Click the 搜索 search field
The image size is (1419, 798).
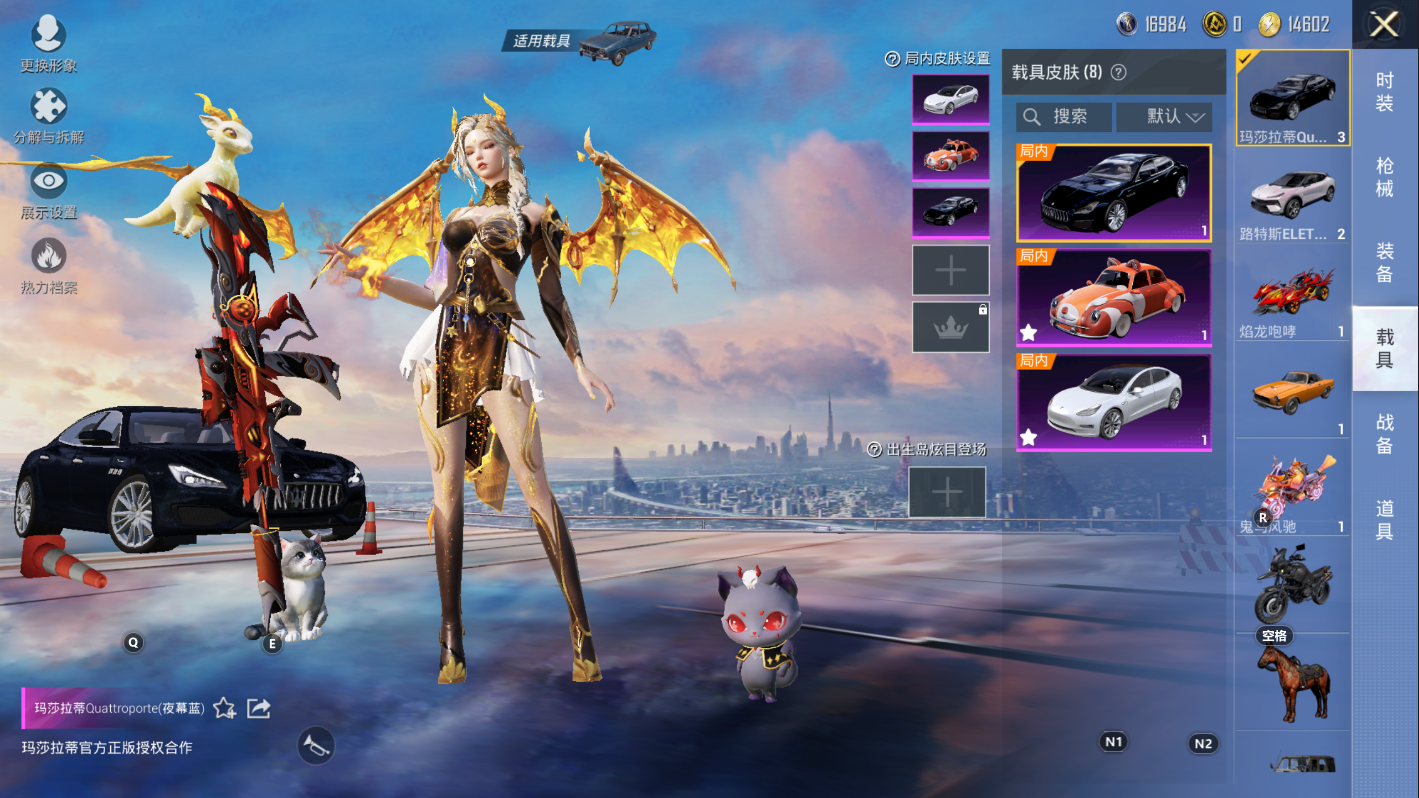[x=1064, y=117]
